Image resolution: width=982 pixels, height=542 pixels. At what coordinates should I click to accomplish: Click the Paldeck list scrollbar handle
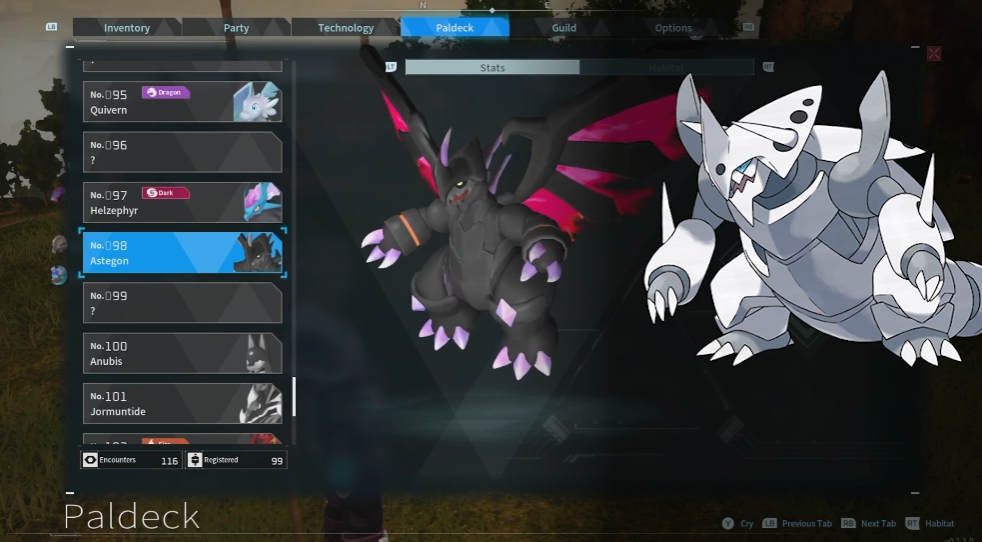tap(294, 396)
